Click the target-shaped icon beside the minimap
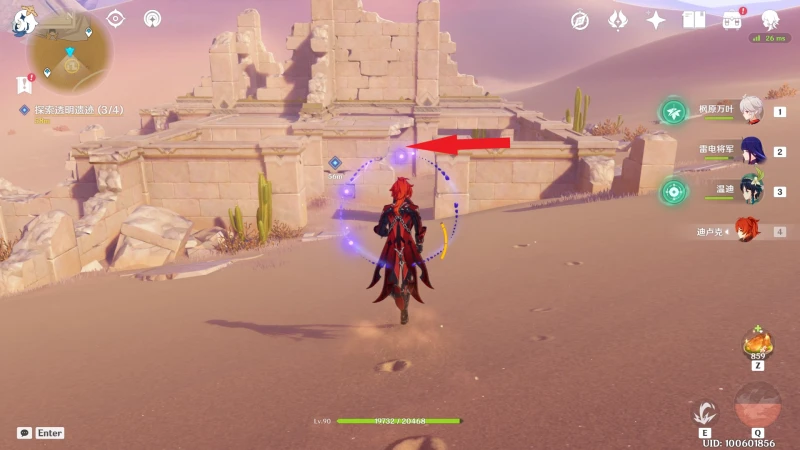The height and width of the screenshot is (450, 800). tap(116, 18)
